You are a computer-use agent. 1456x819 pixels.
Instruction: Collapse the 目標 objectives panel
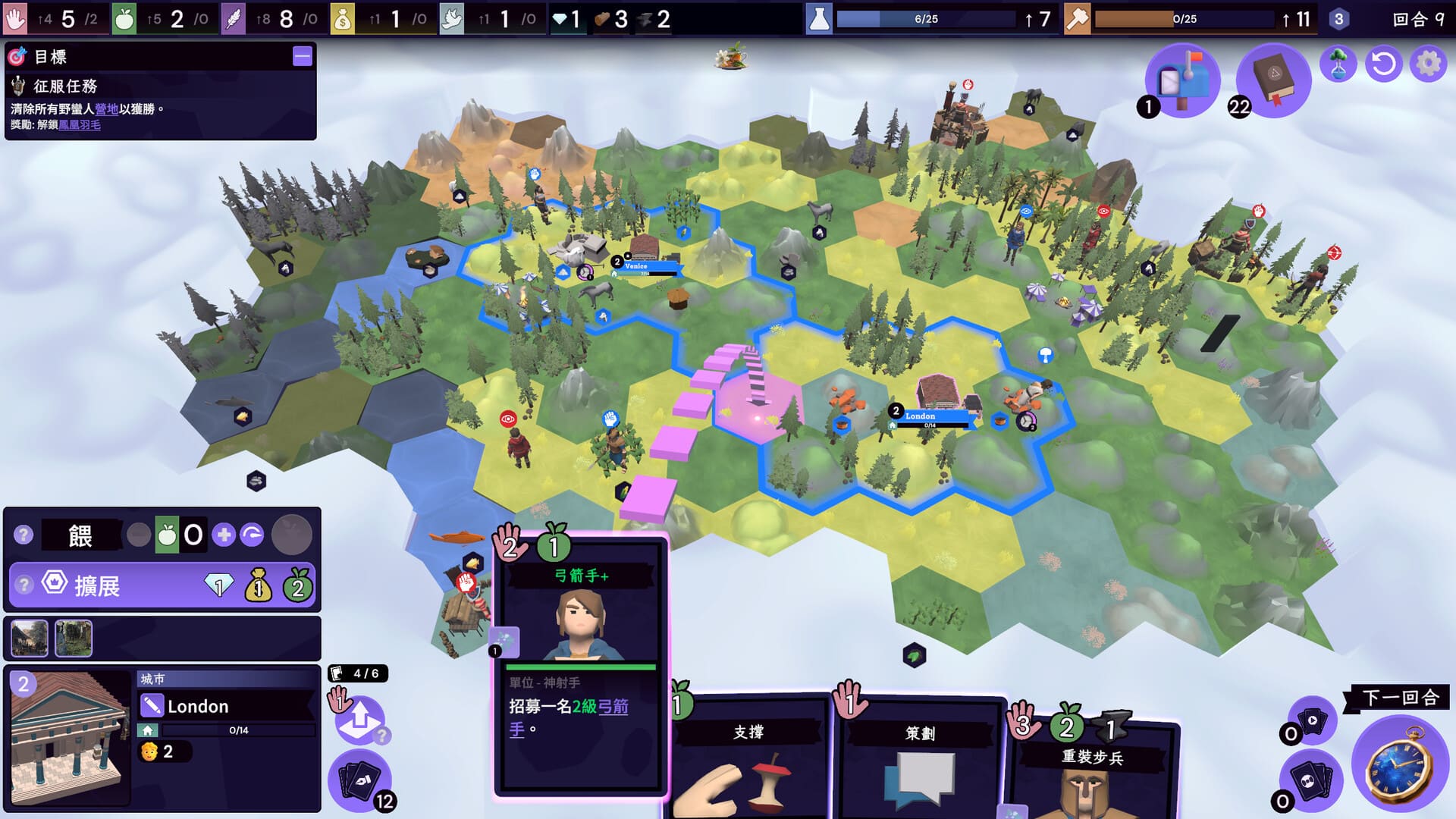tap(302, 56)
